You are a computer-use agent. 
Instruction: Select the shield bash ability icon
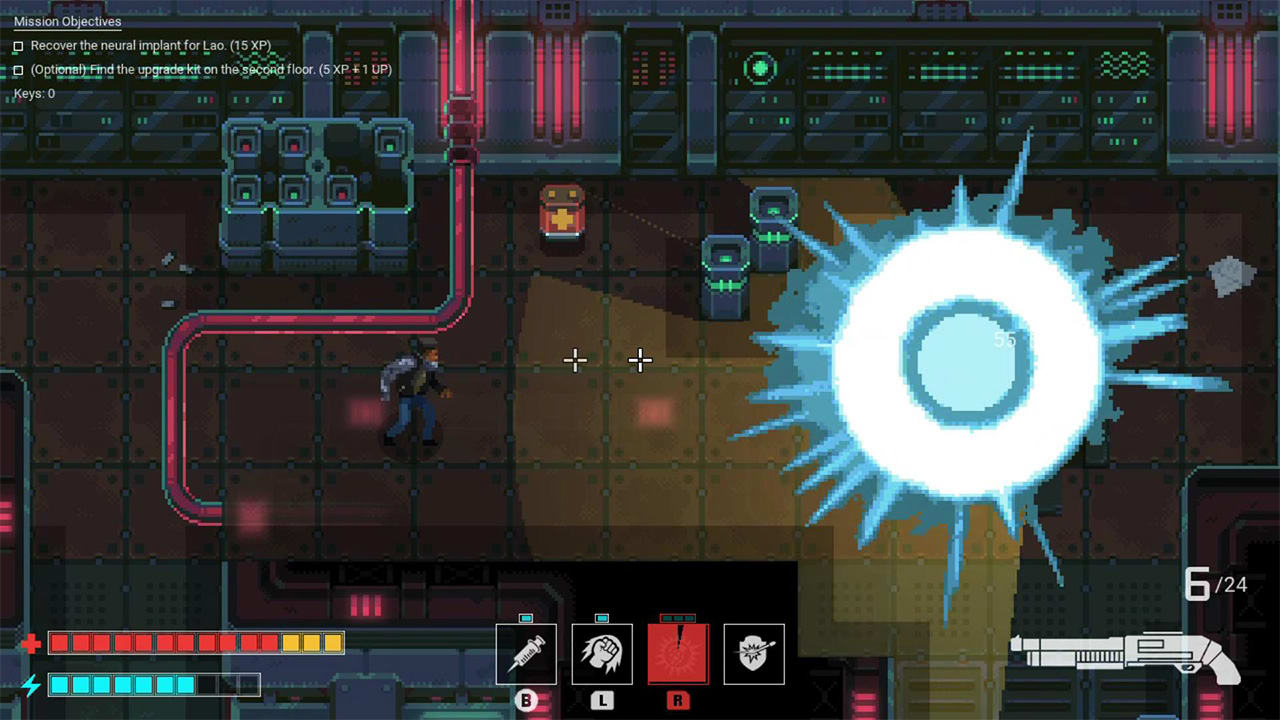754,653
